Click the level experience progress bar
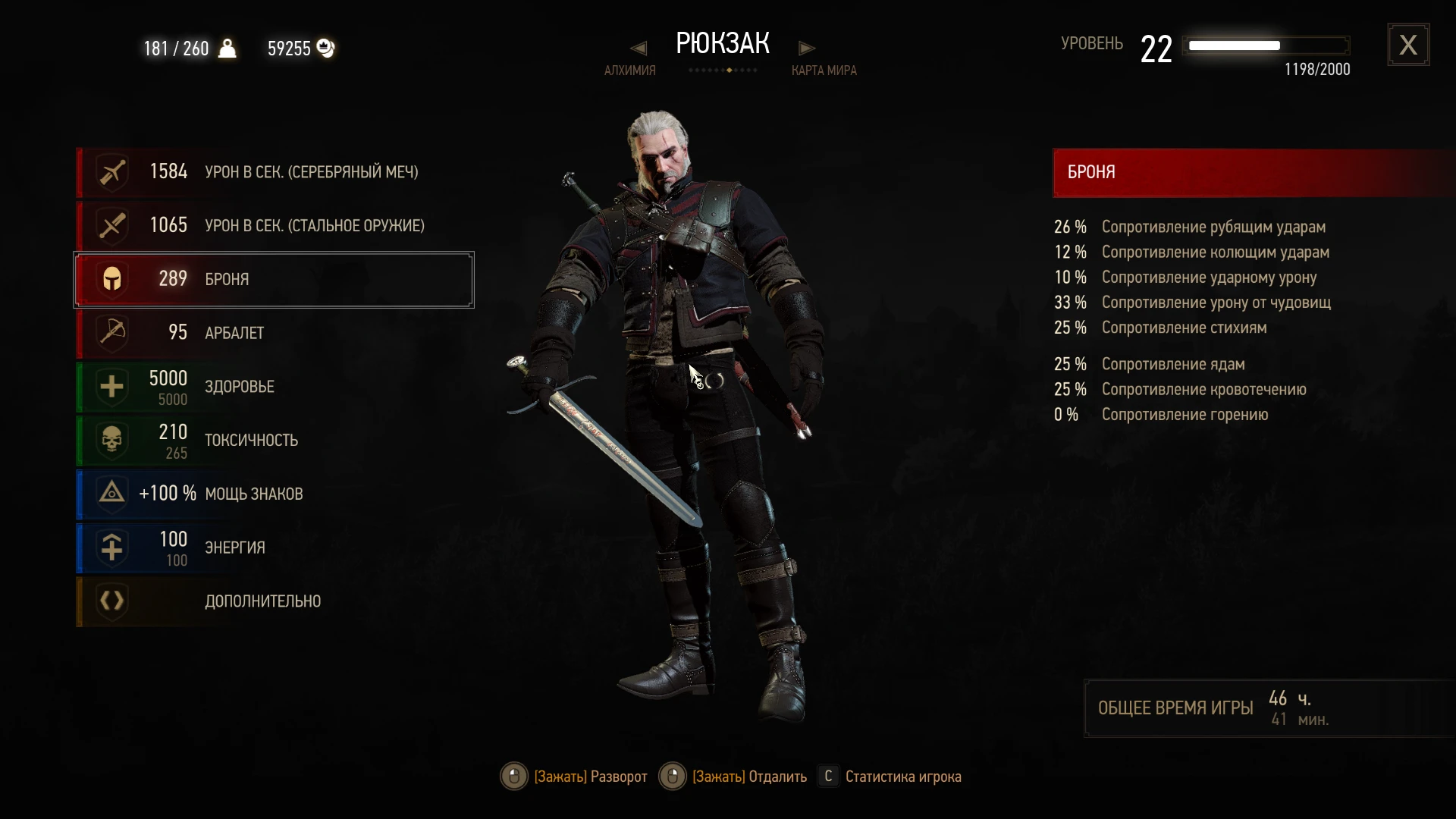The height and width of the screenshot is (819, 1456). click(x=1266, y=45)
